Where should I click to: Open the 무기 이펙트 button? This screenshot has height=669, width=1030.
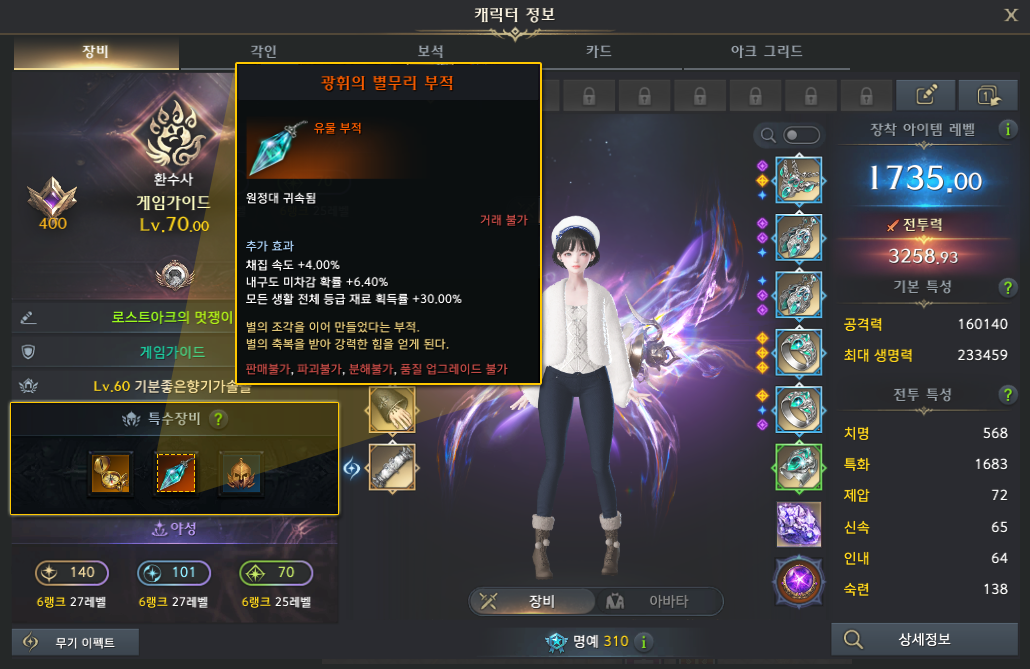(x=75, y=642)
